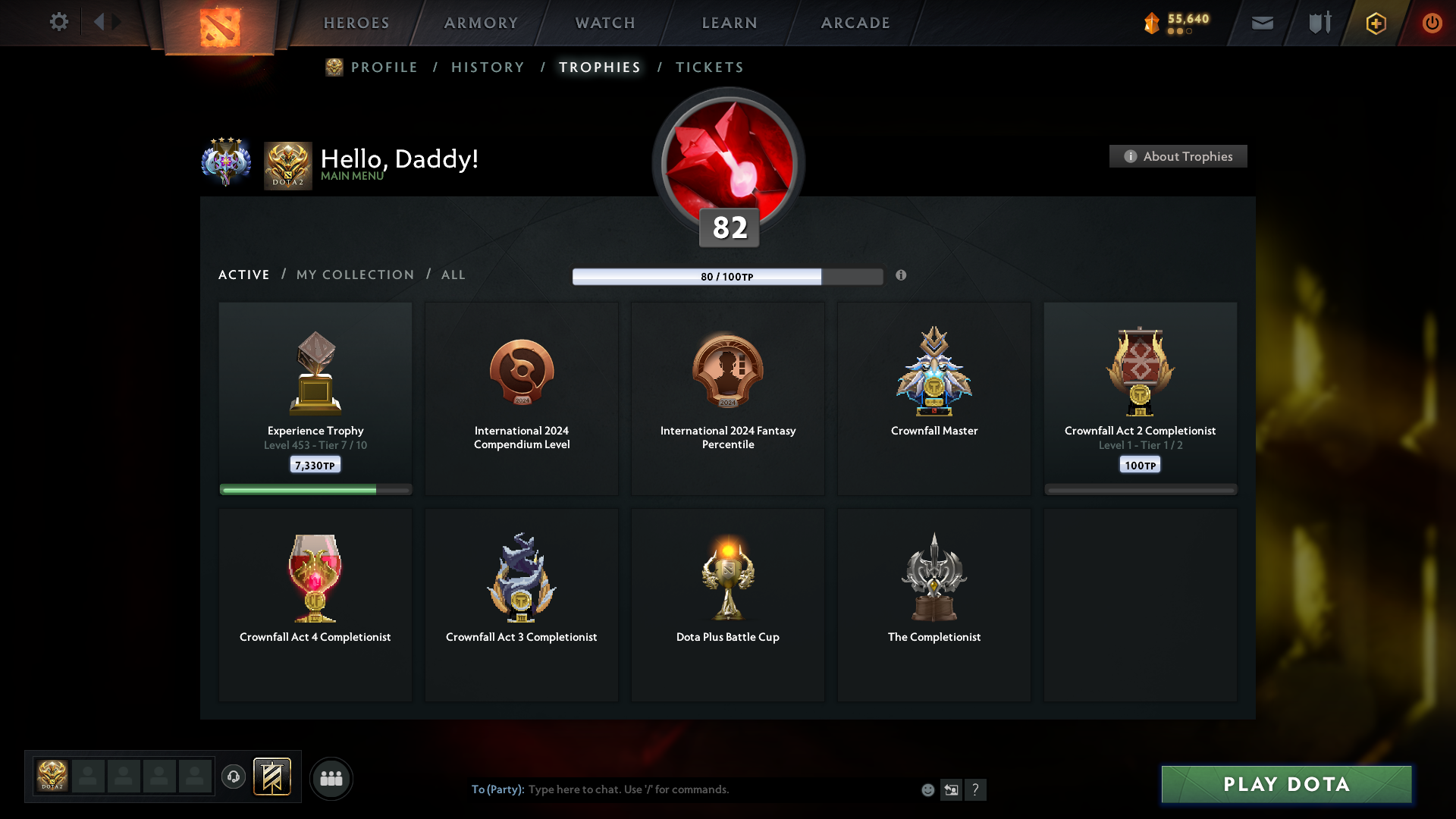Open the guild banner icon
1456x819 pixels.
pos(273,778)
